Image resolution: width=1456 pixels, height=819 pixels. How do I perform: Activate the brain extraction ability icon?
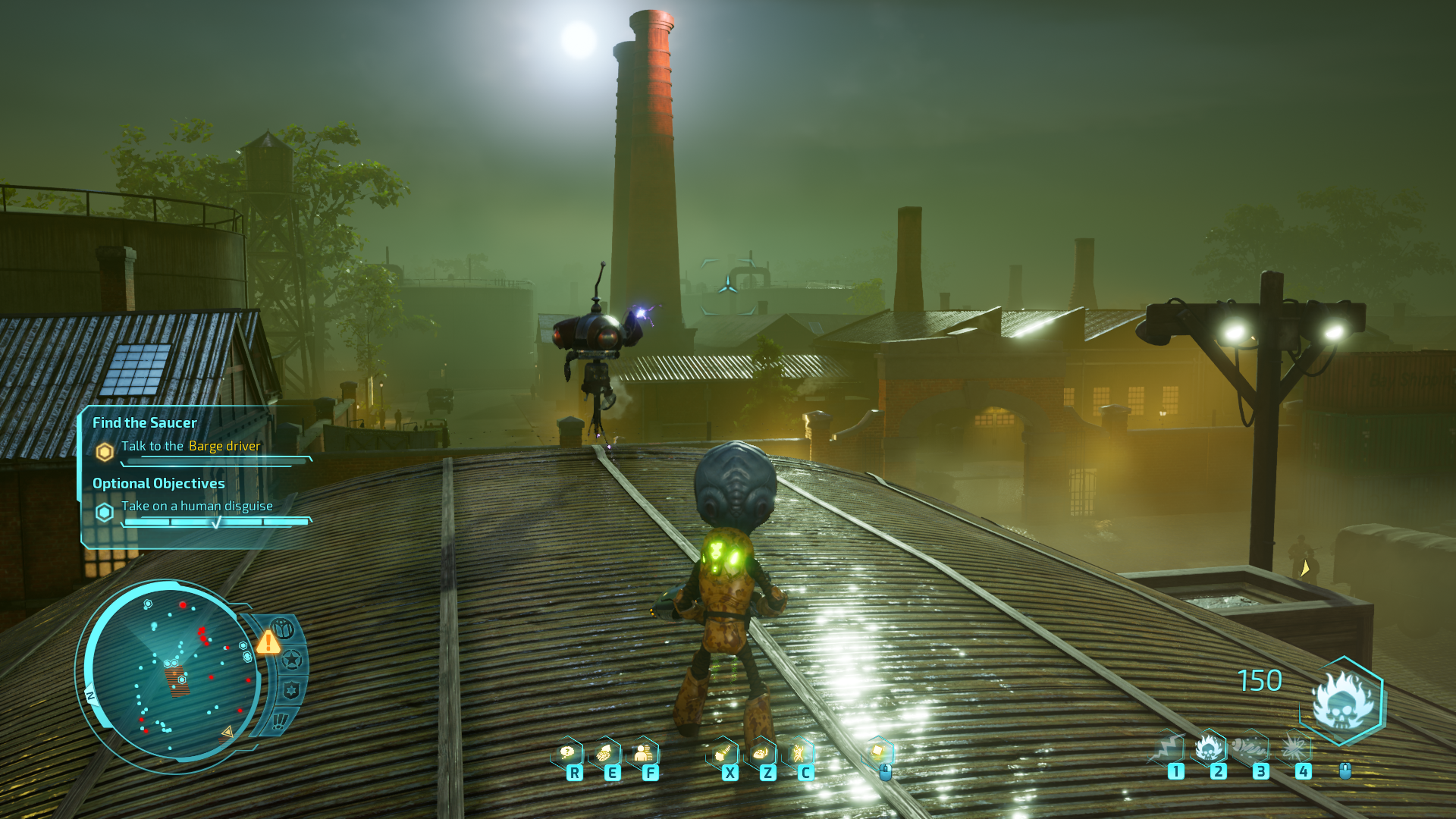click(x=605, y=753)
